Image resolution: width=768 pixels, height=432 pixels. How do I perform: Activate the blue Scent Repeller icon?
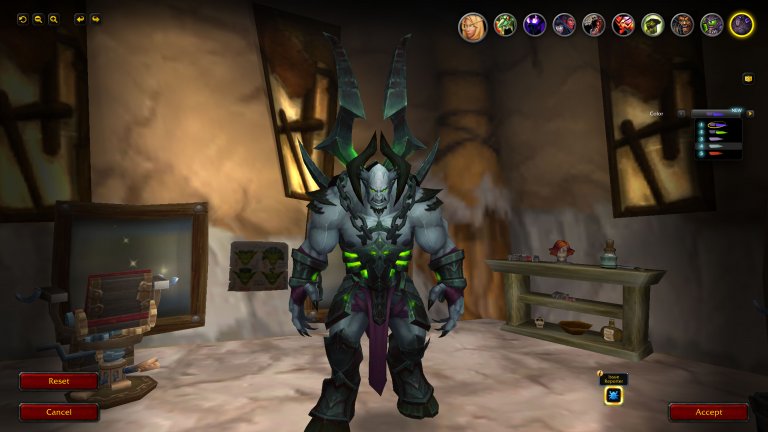pos(613,395)
